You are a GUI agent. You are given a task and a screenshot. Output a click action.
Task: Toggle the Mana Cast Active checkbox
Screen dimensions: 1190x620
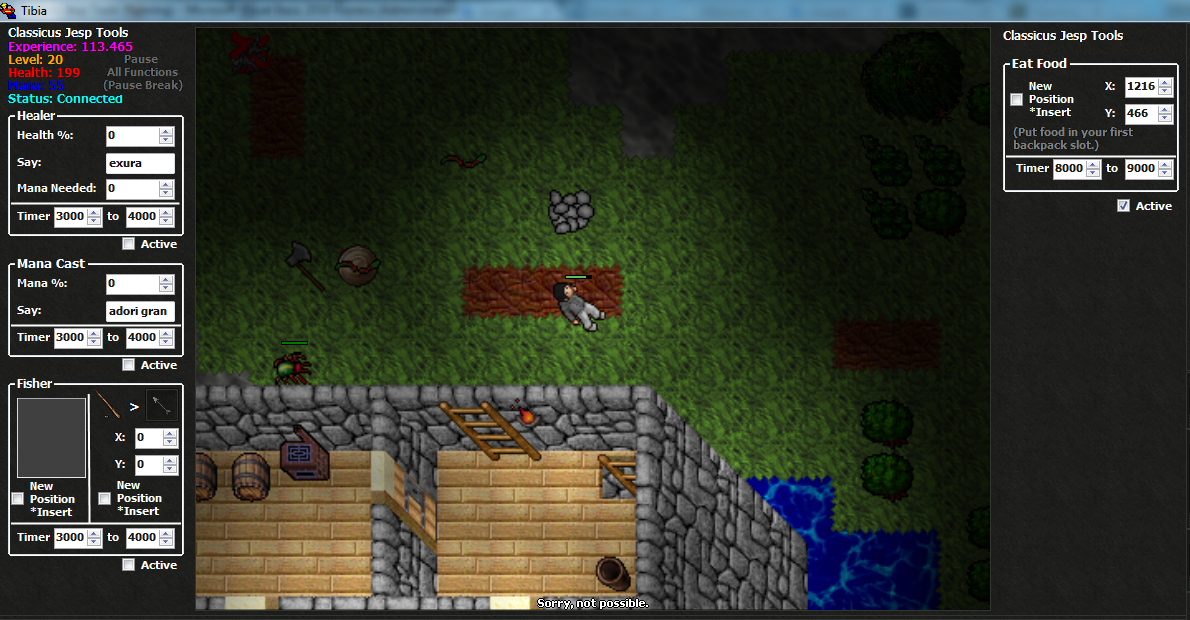(x=129, y=365)
